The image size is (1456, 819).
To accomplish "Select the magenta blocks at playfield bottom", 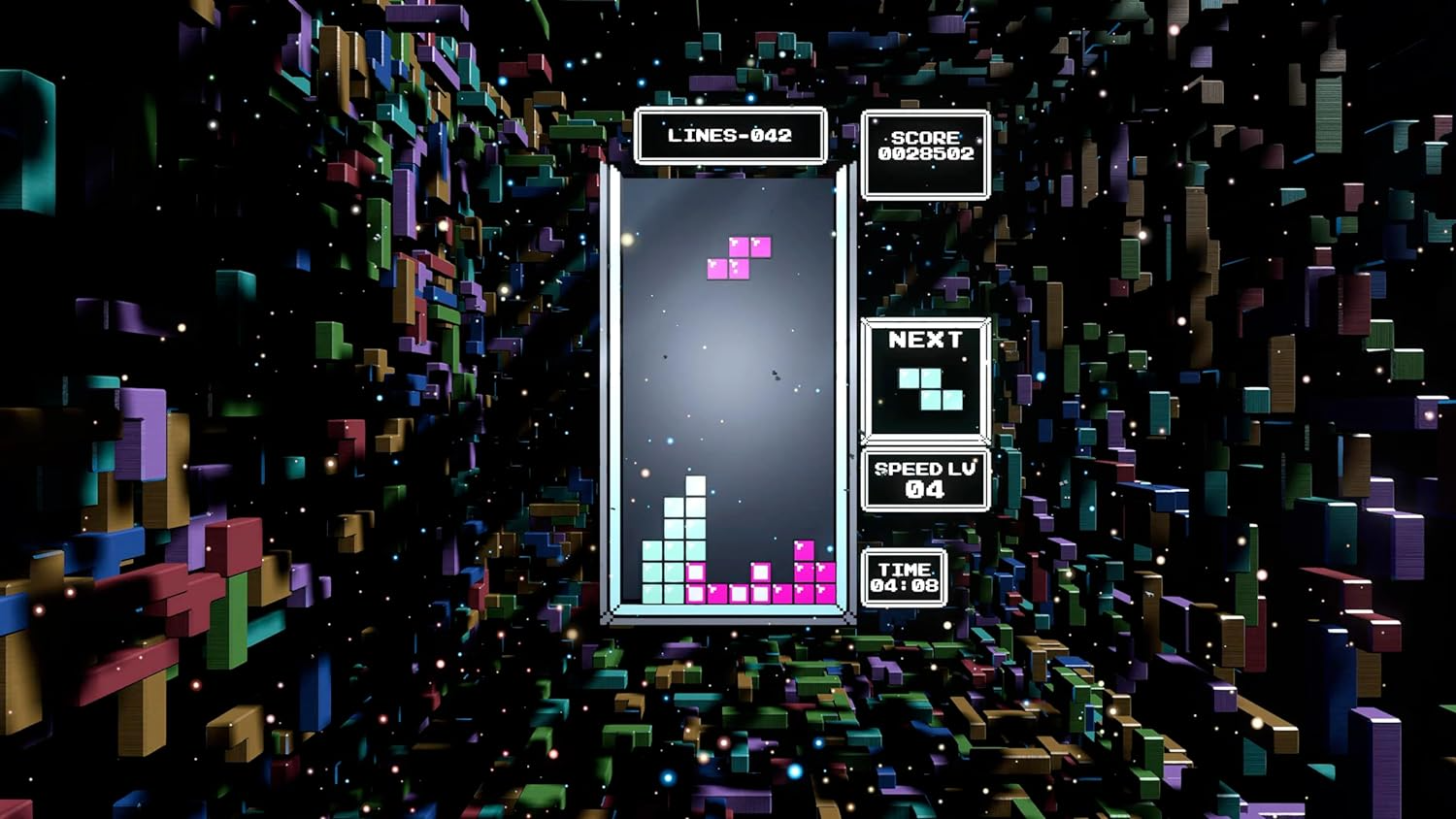I will 757,592.
